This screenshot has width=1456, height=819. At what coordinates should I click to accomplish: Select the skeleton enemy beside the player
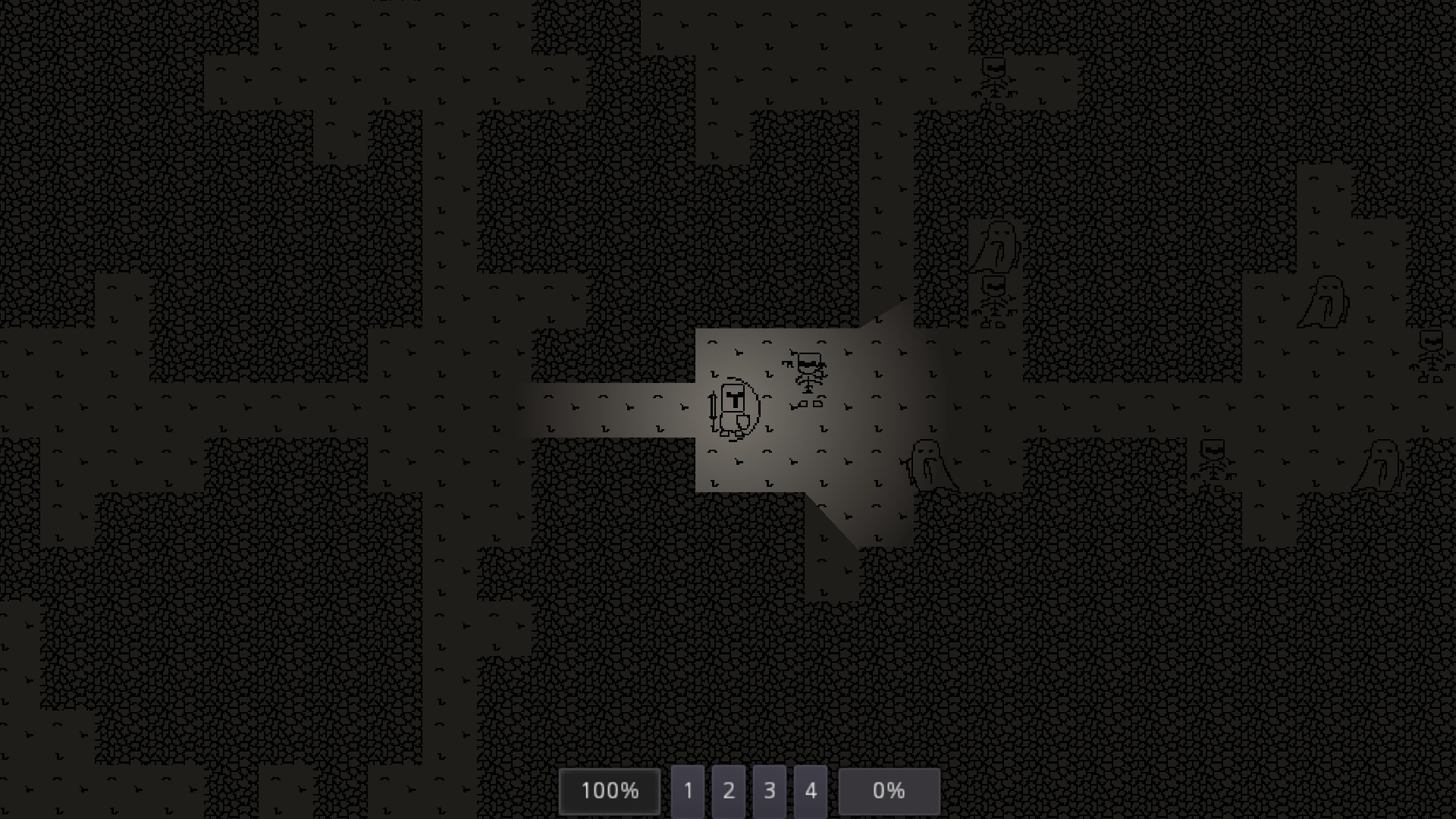click(x=808, y=372)
